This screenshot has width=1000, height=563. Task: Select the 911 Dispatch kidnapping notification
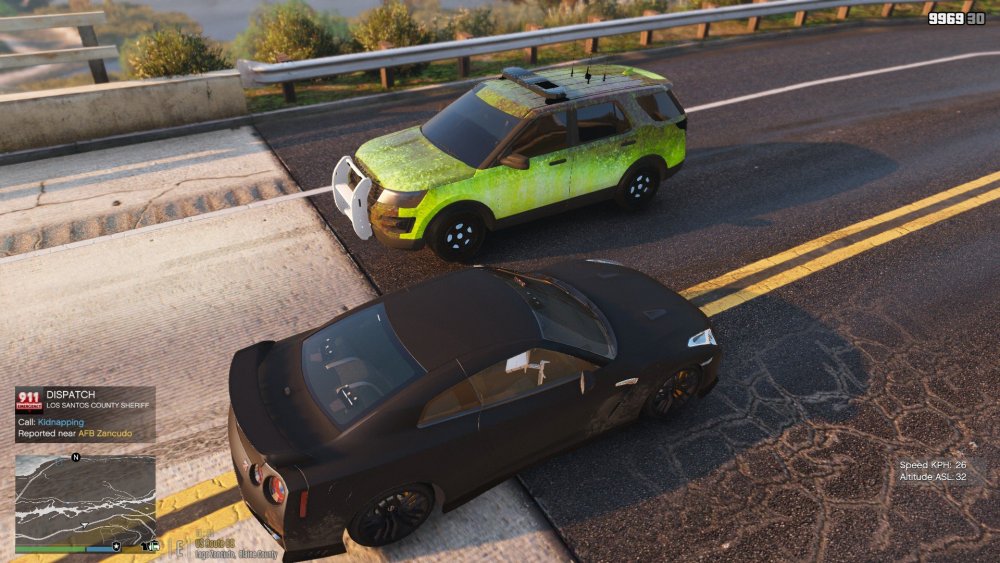[x=85, y=414]
